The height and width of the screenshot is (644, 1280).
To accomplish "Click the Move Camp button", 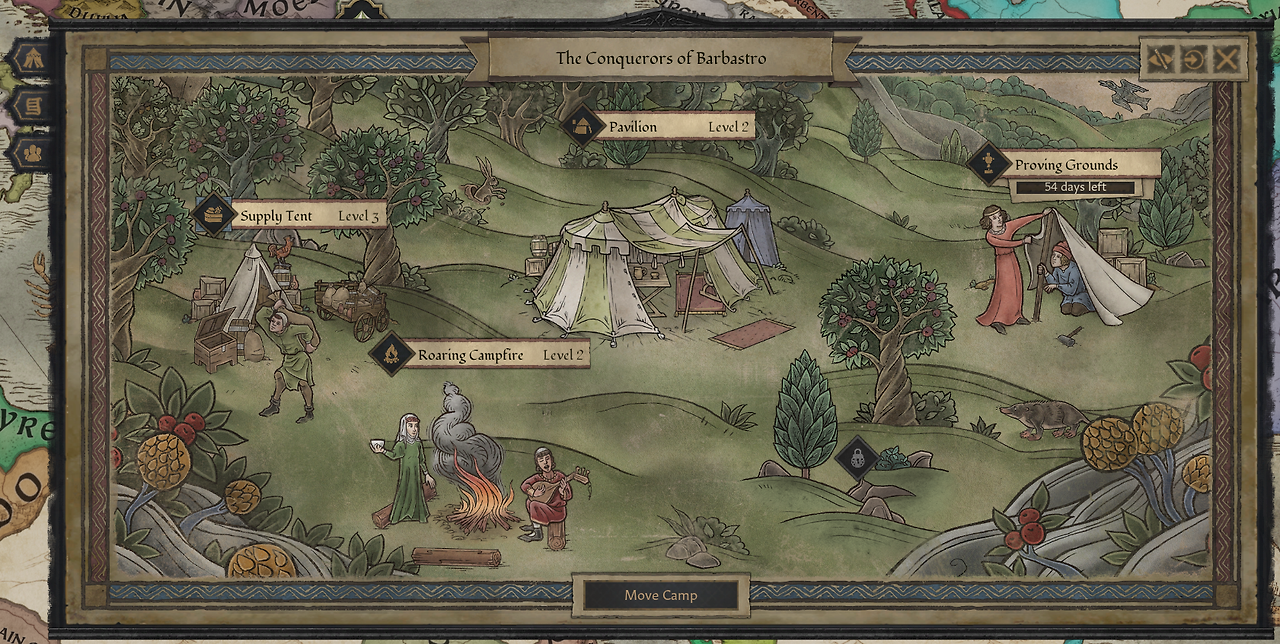I will pos(661,595).
